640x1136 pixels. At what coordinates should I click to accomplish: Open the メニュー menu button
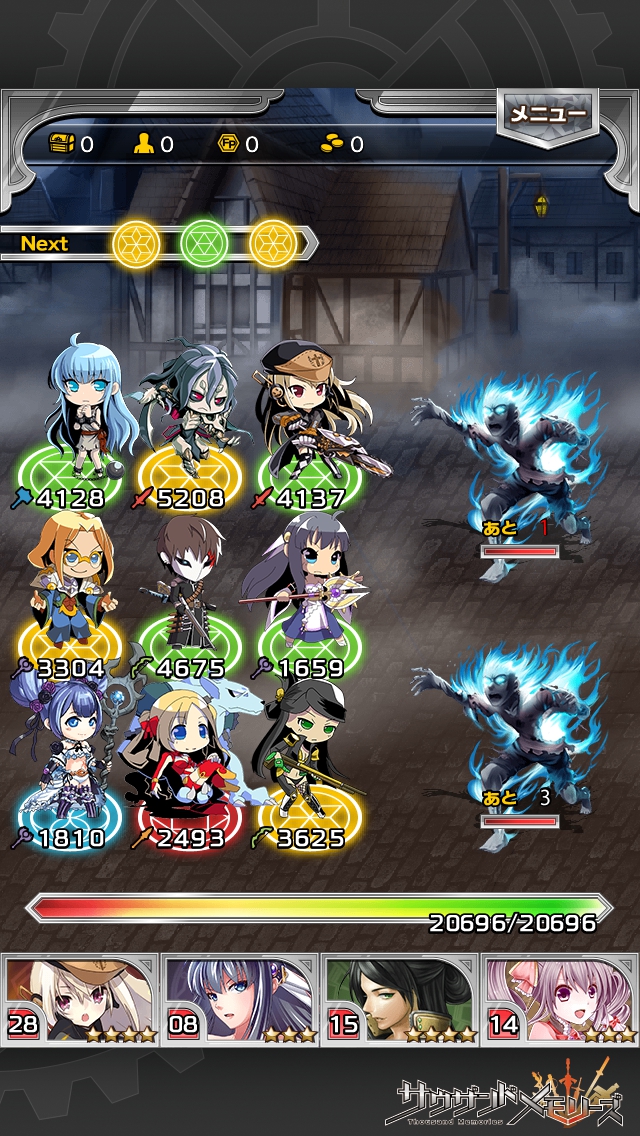[547, 115]
